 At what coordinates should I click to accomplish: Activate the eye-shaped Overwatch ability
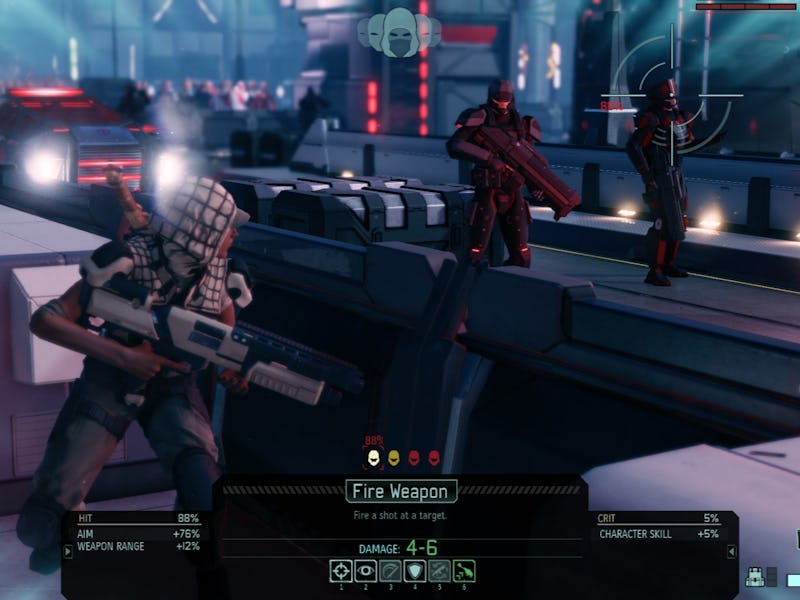[x=366, y=571]
